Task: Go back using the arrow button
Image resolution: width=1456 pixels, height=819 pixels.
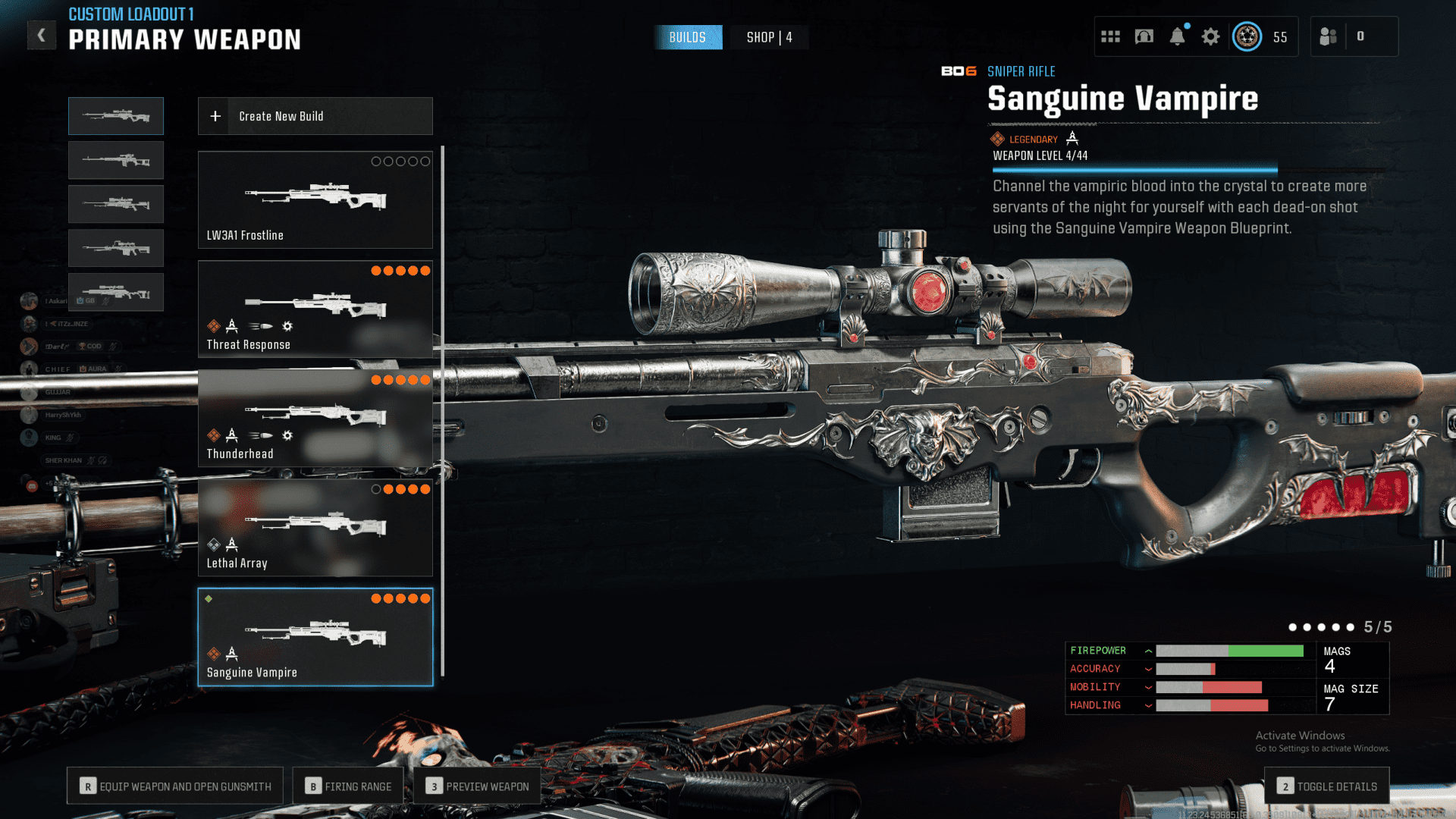Action: coord(42,35)
